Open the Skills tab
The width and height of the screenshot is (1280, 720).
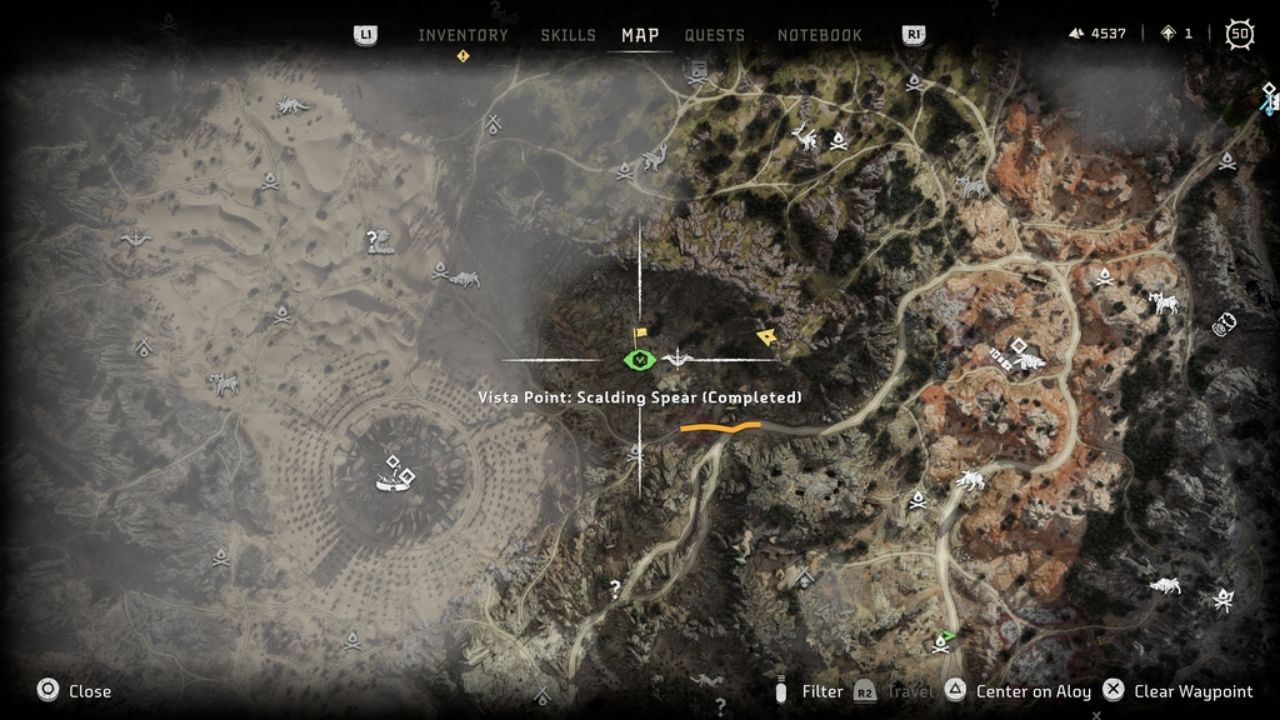click(x=568, y=35)
